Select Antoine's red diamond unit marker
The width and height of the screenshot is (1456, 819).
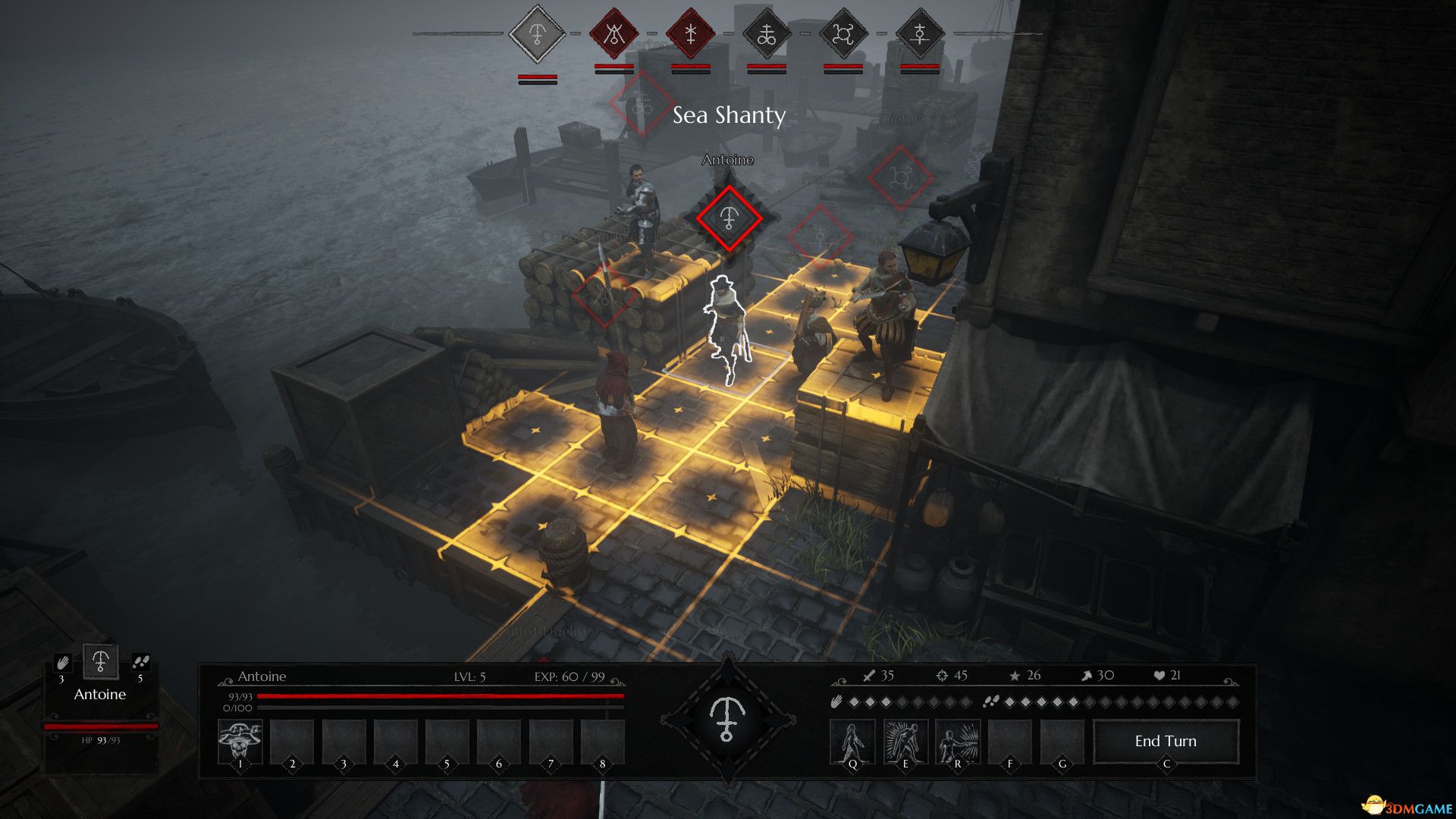[x=729, y=218]
